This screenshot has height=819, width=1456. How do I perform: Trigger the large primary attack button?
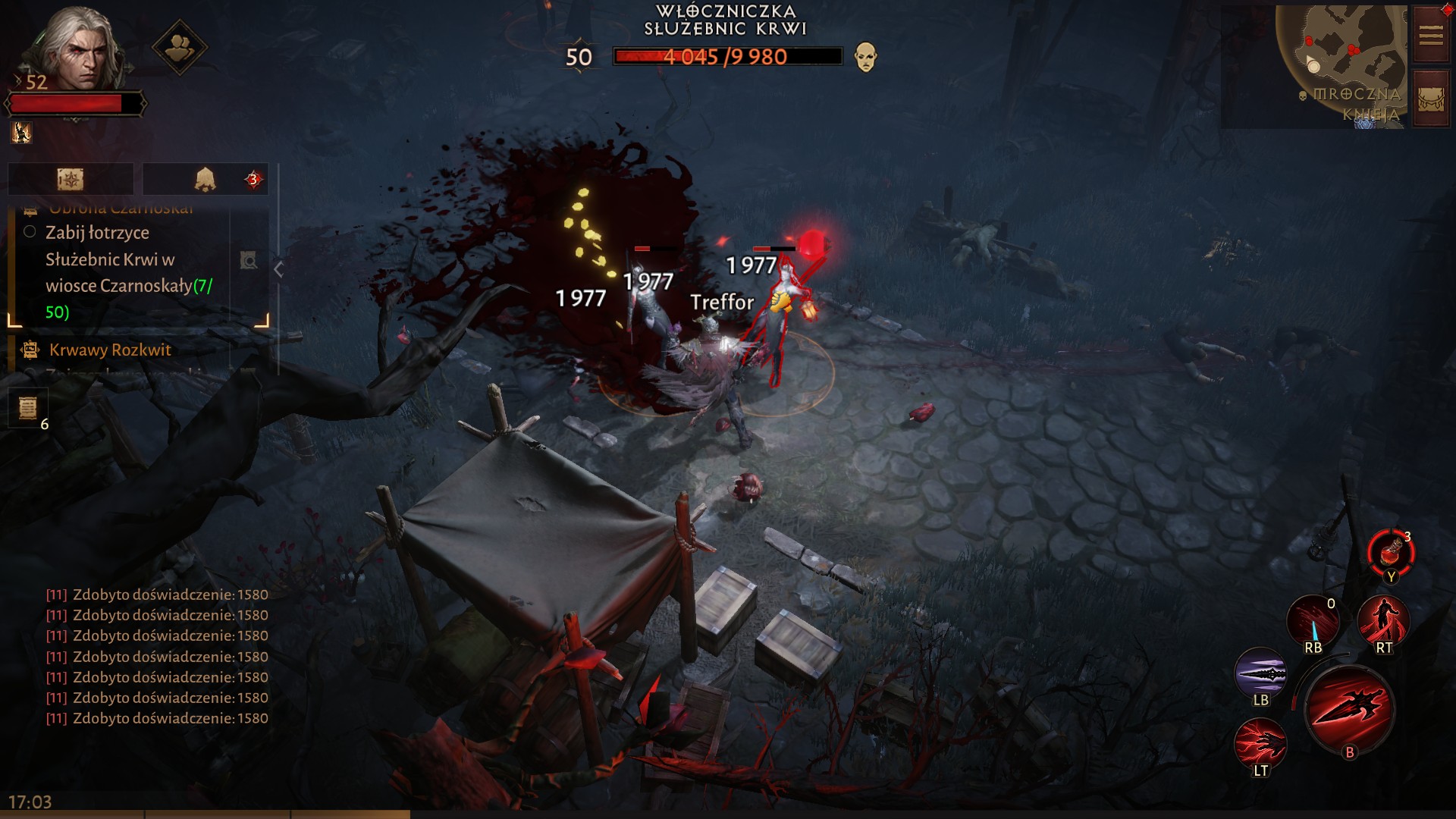(x=1349, y=710)
